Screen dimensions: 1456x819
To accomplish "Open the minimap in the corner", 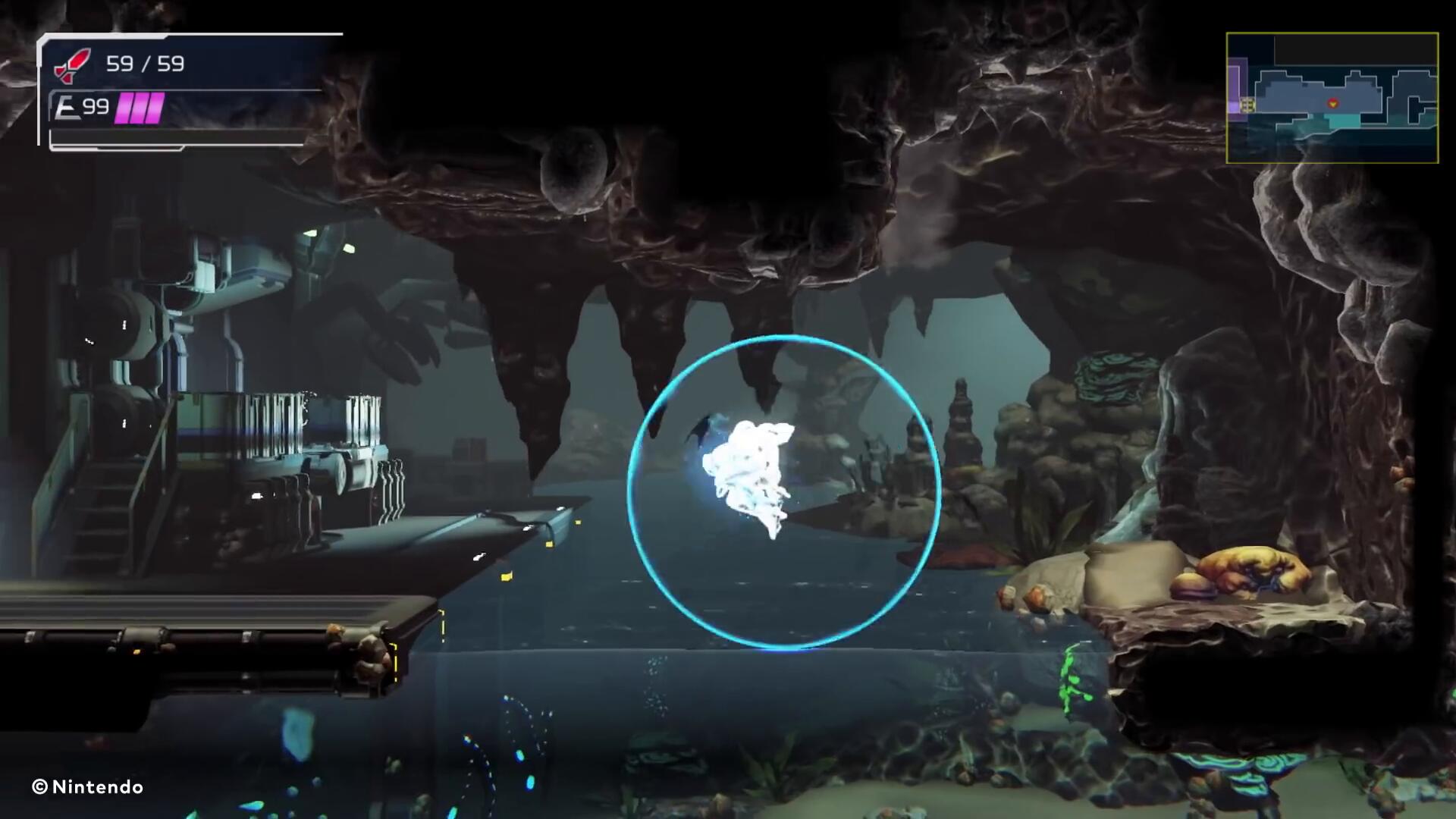I will [1332, 98].
